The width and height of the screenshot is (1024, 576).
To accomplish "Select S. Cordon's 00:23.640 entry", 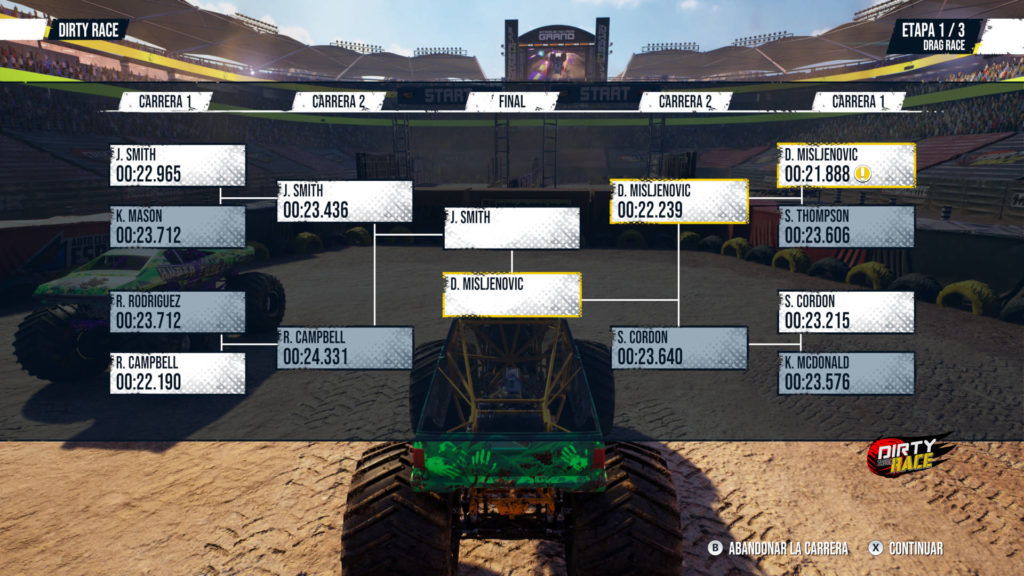I will [x=679, y=347].
